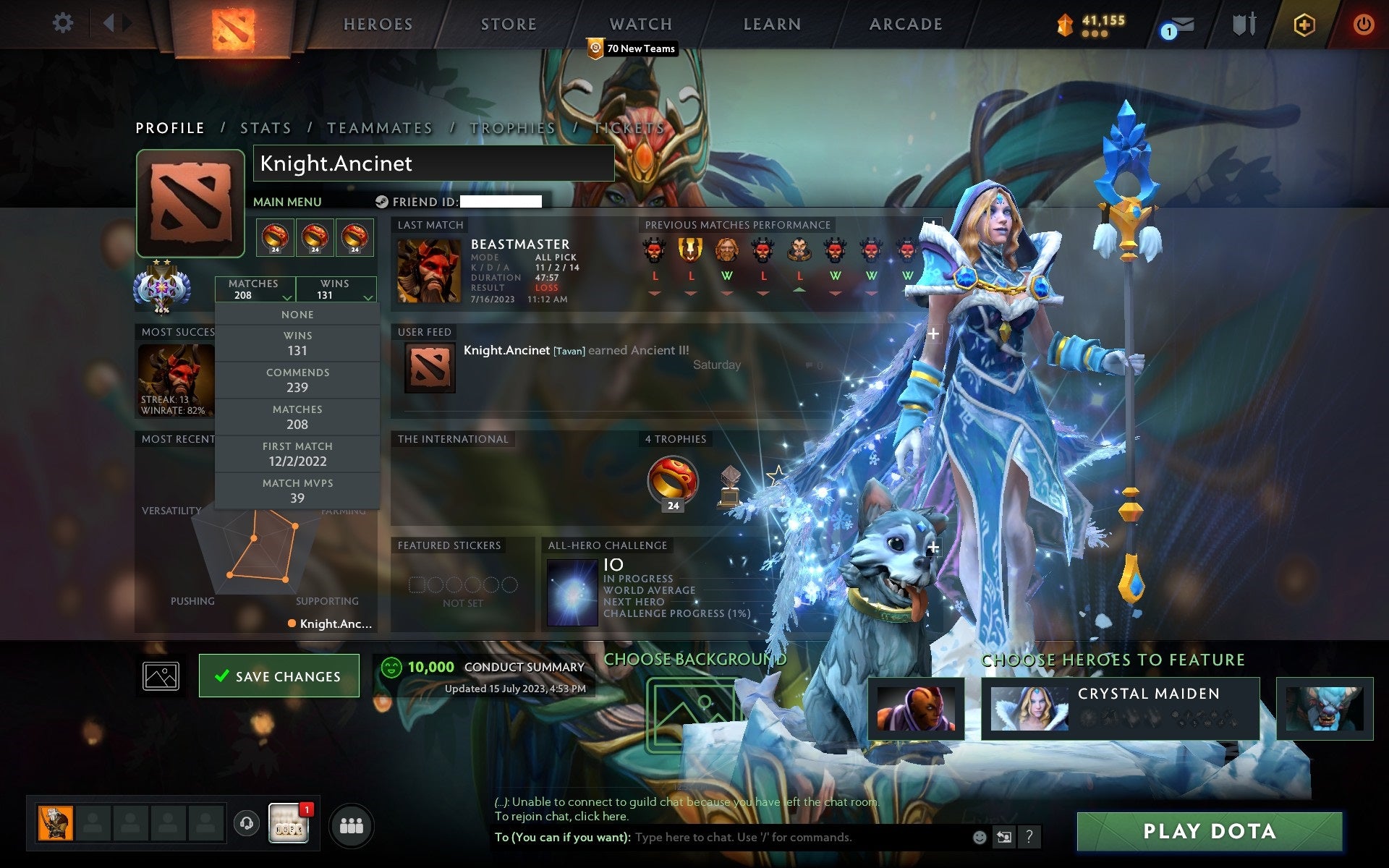The image size is (1389, 868).
Task: Select COMMENDS 239 from the stat list
Action: point(297,380)
